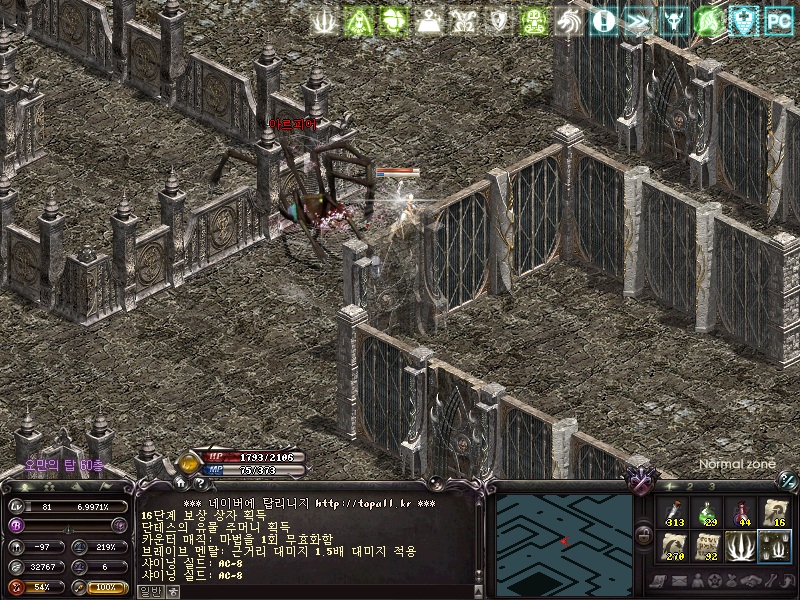The height and width of the screenshot is (600, 800).
Task: Switch to hotbar page 3
Action: tap(712, 486)
